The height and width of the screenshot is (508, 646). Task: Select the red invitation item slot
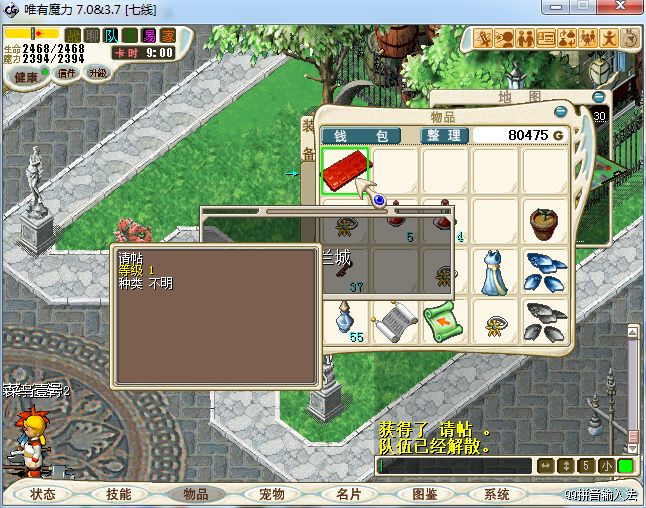click(x=346, y=171)
